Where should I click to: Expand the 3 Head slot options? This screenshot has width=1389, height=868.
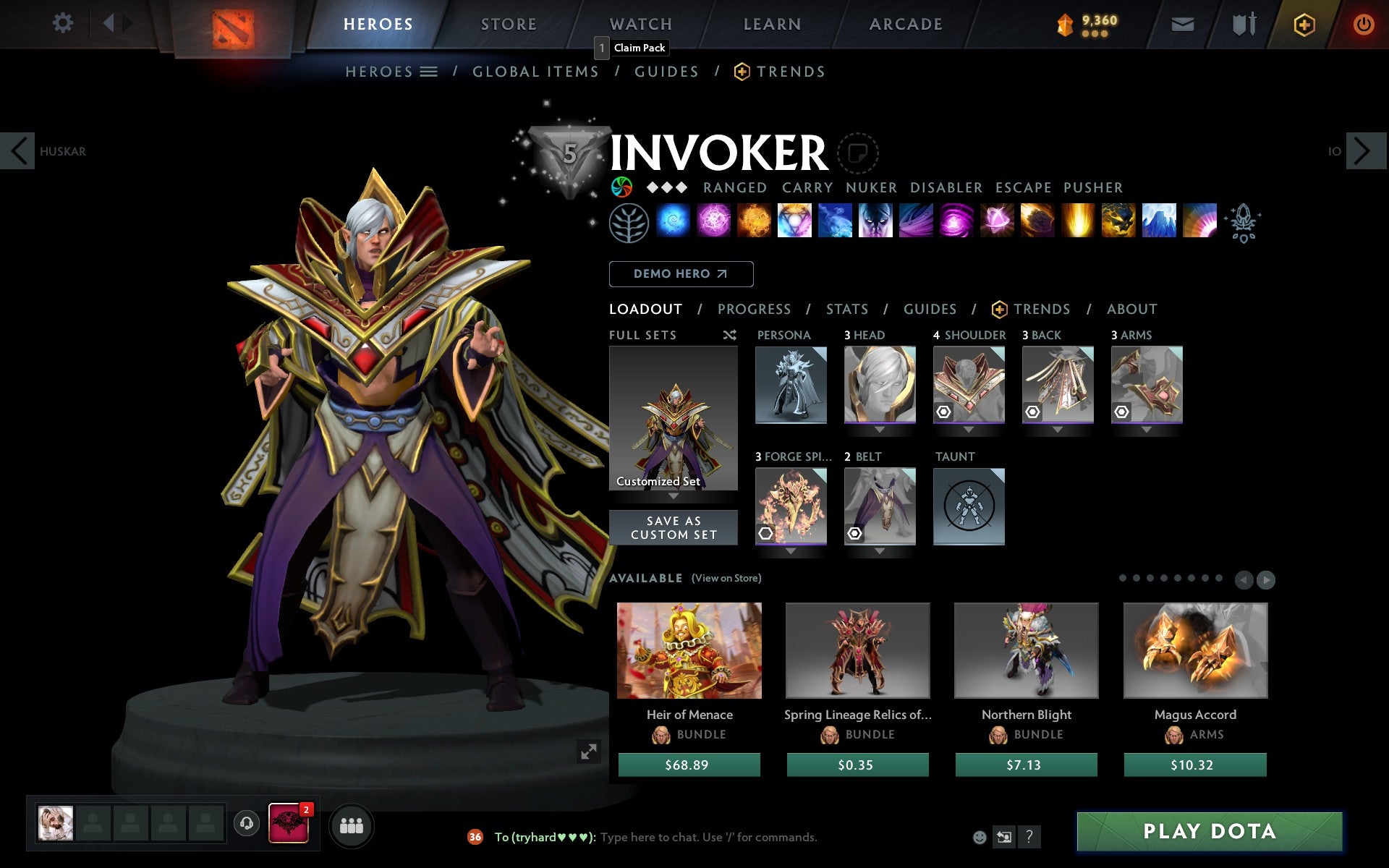click(880, 428)
